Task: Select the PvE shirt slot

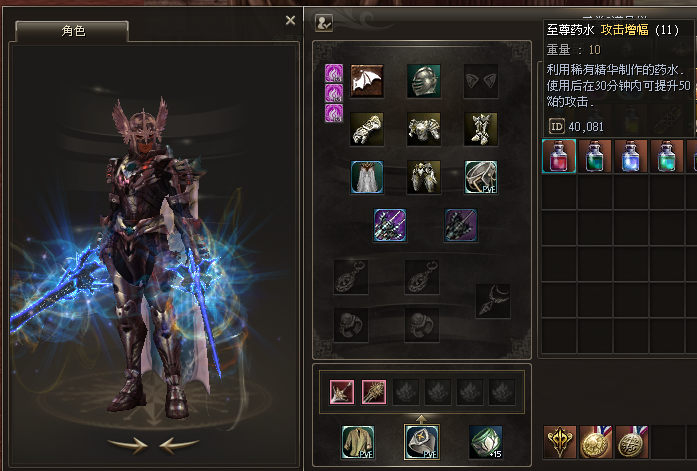Action: pos(357,441)
